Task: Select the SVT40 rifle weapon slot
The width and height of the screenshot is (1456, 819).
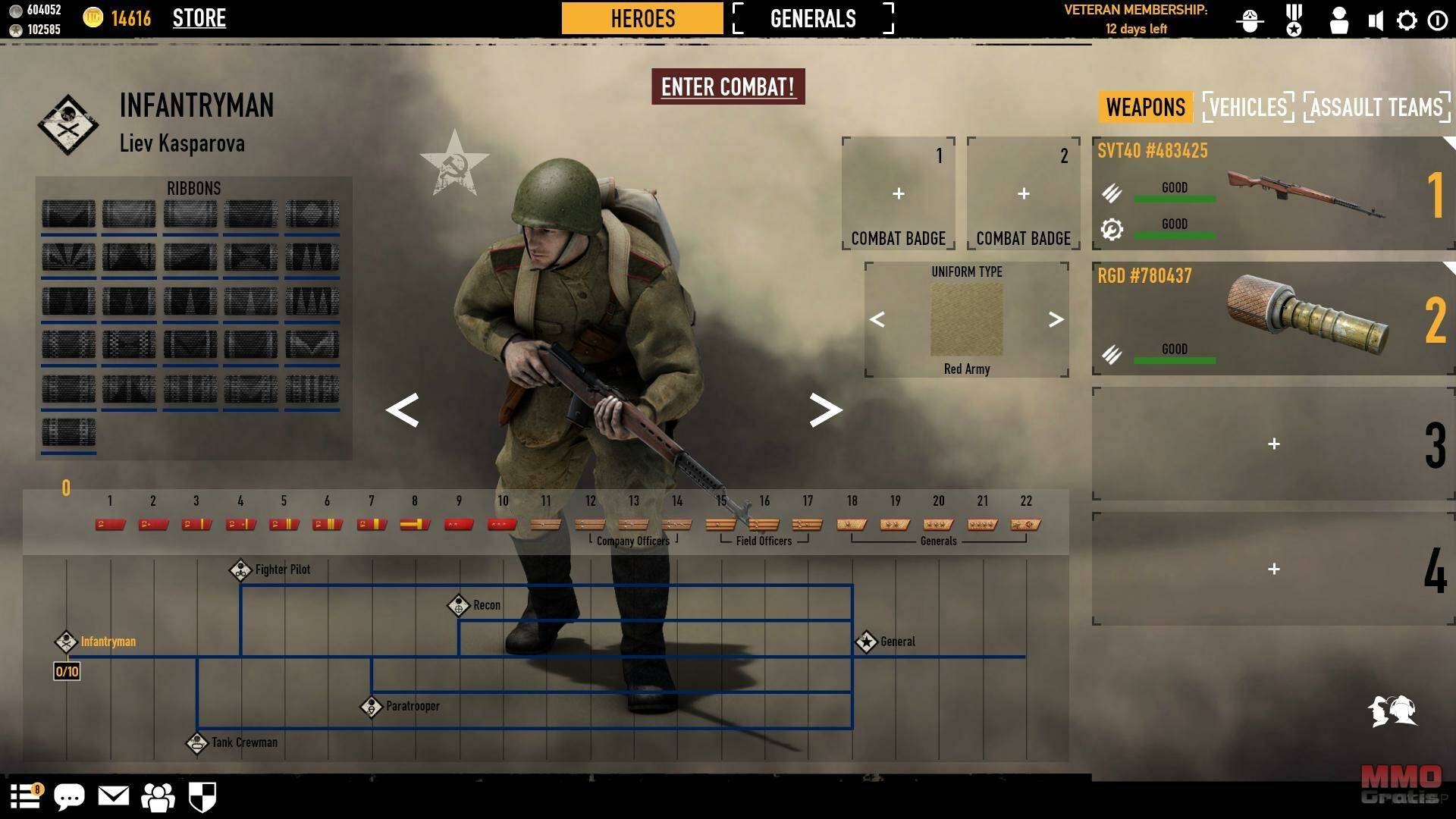Action: 1272,193
